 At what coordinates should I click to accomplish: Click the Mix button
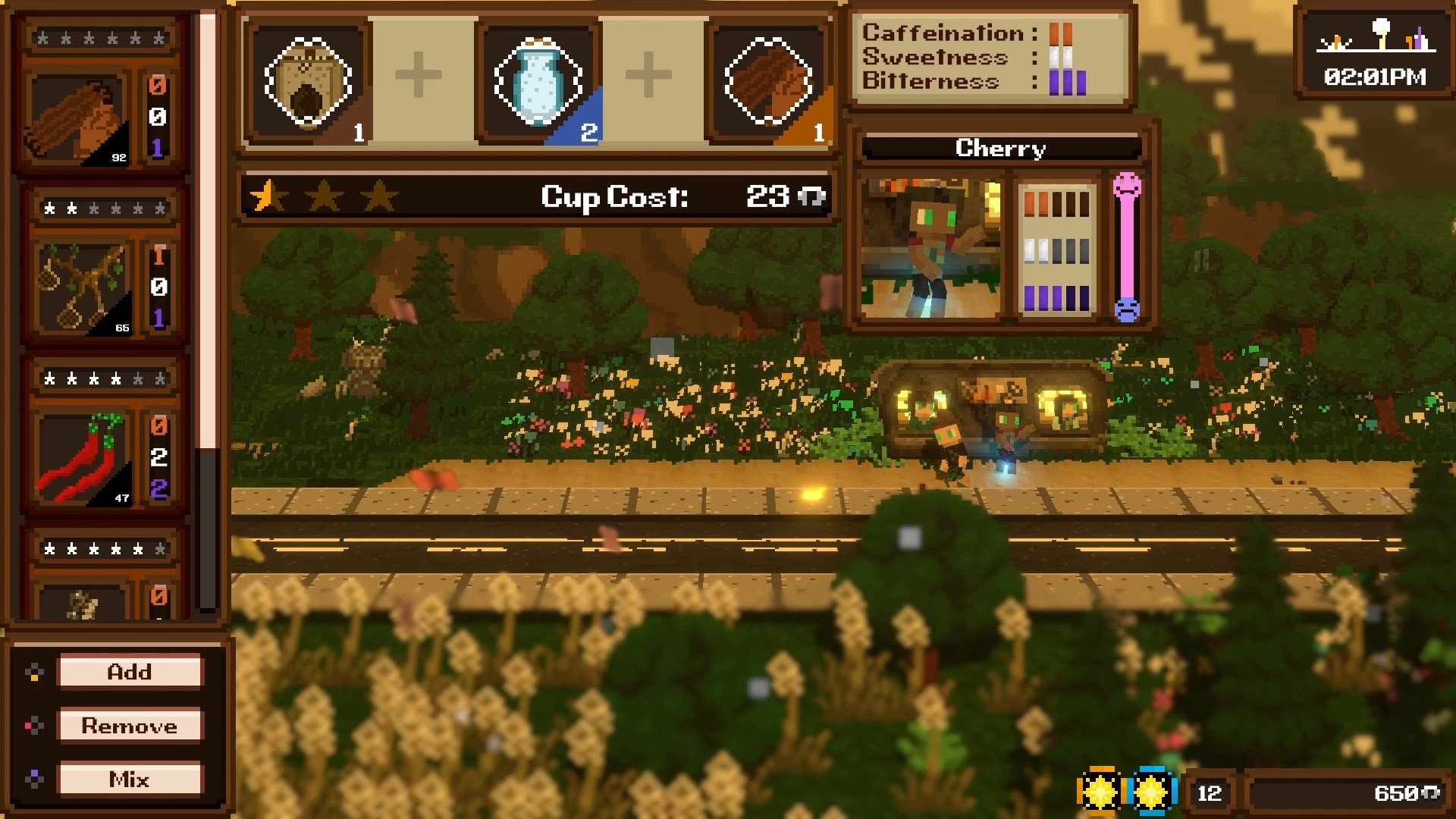tap(130, 778)
